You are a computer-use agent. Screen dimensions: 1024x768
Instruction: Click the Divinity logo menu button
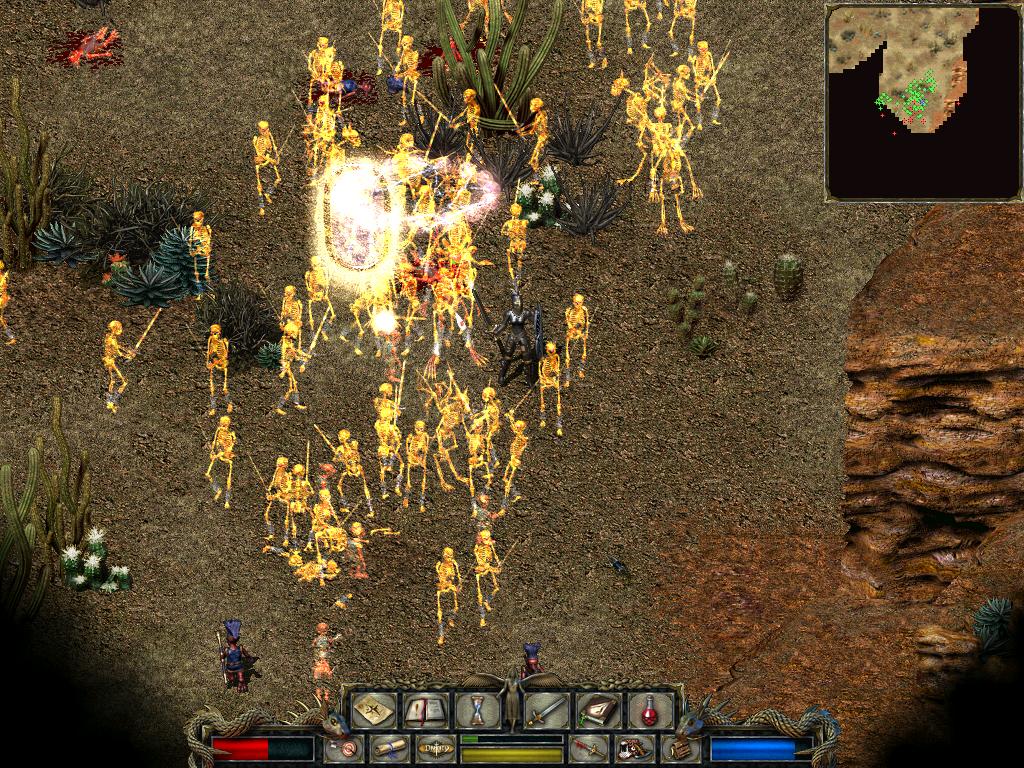(x=435, y=748)
